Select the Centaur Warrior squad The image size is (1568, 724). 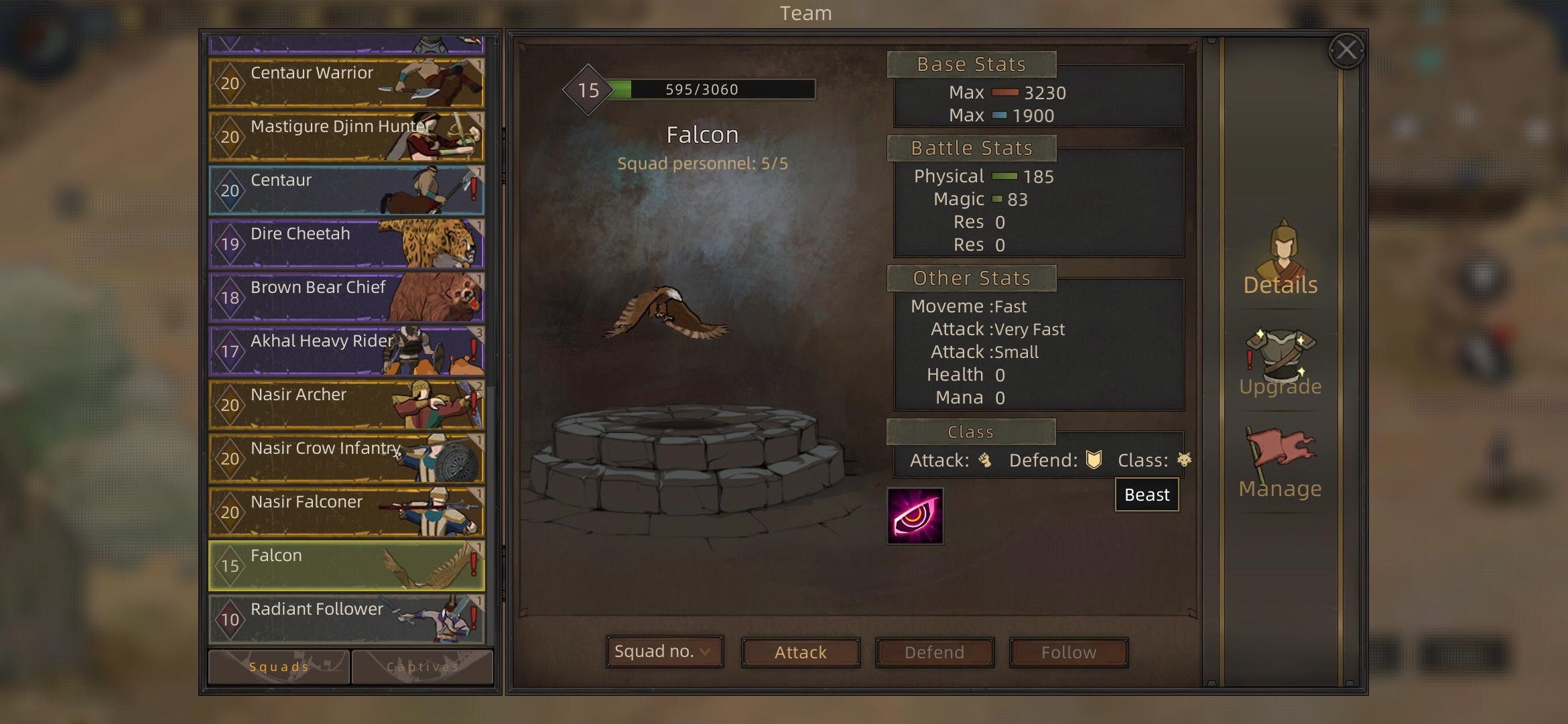pos(346,83)
